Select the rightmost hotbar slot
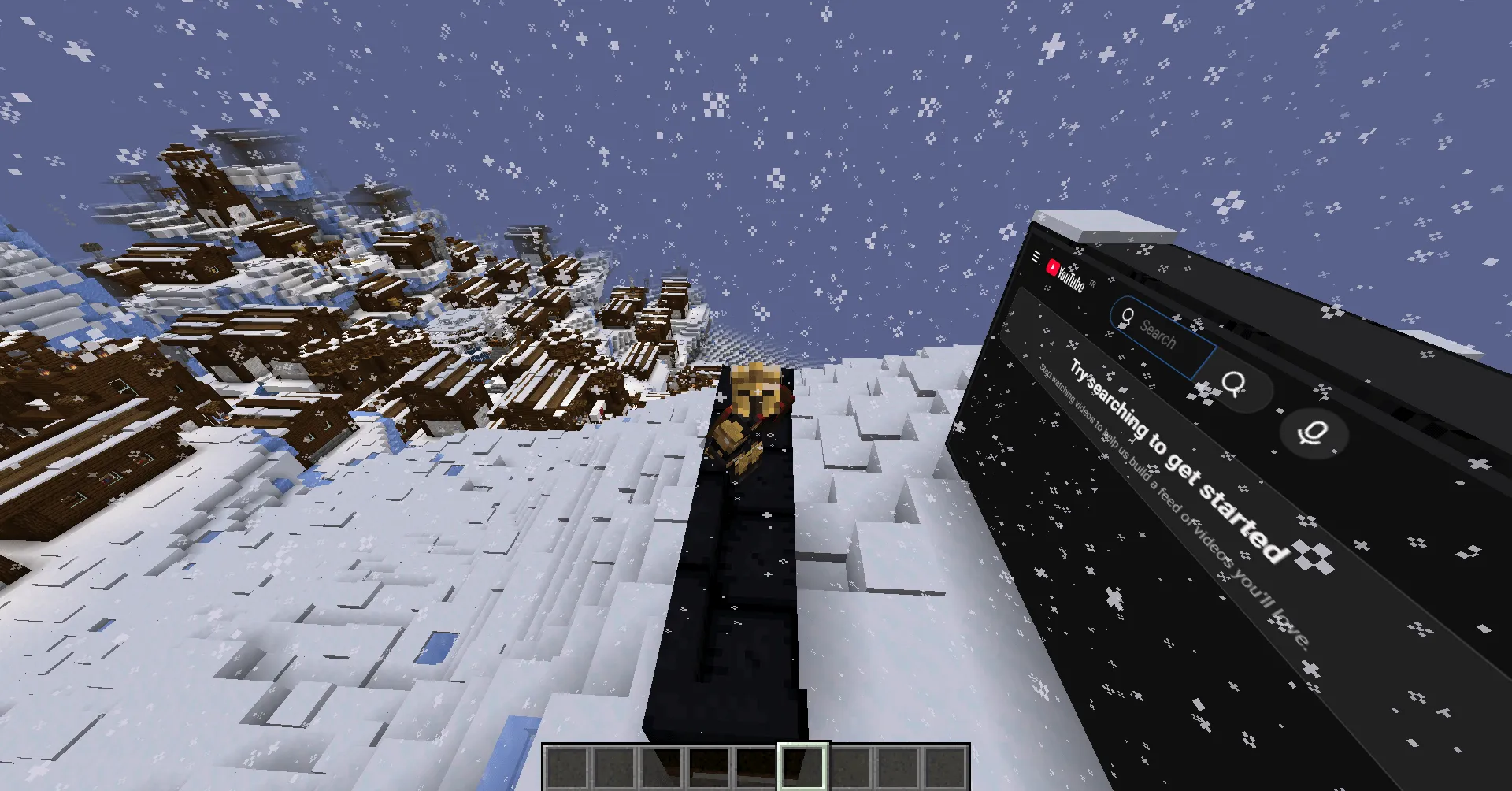Screen dimensions: 1512x791 coord(944,768)
